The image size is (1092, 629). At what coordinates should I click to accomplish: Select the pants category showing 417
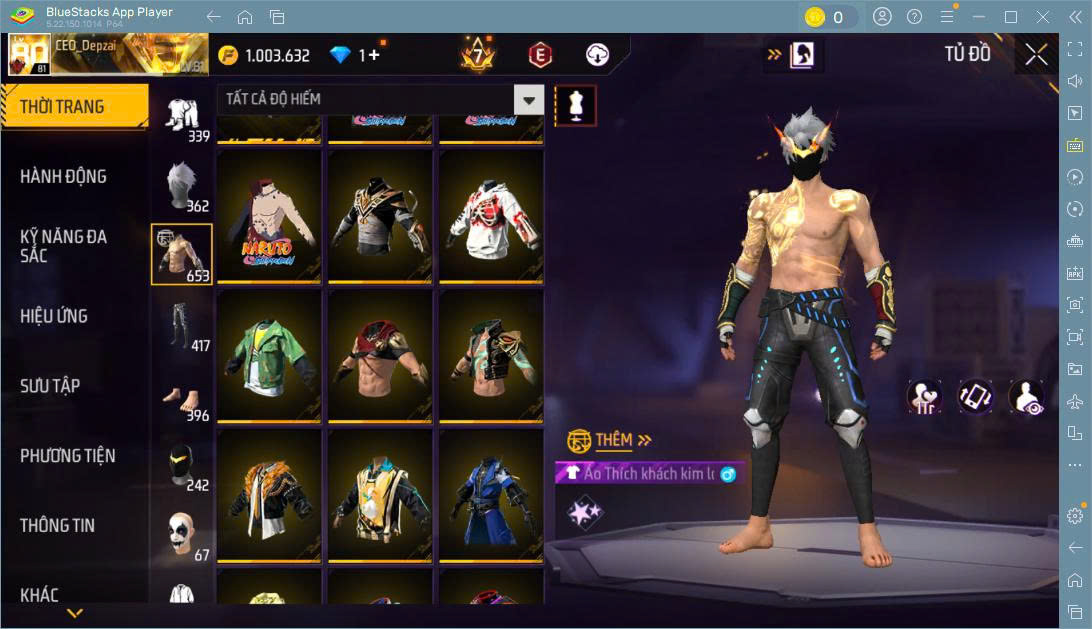[182, 325]
